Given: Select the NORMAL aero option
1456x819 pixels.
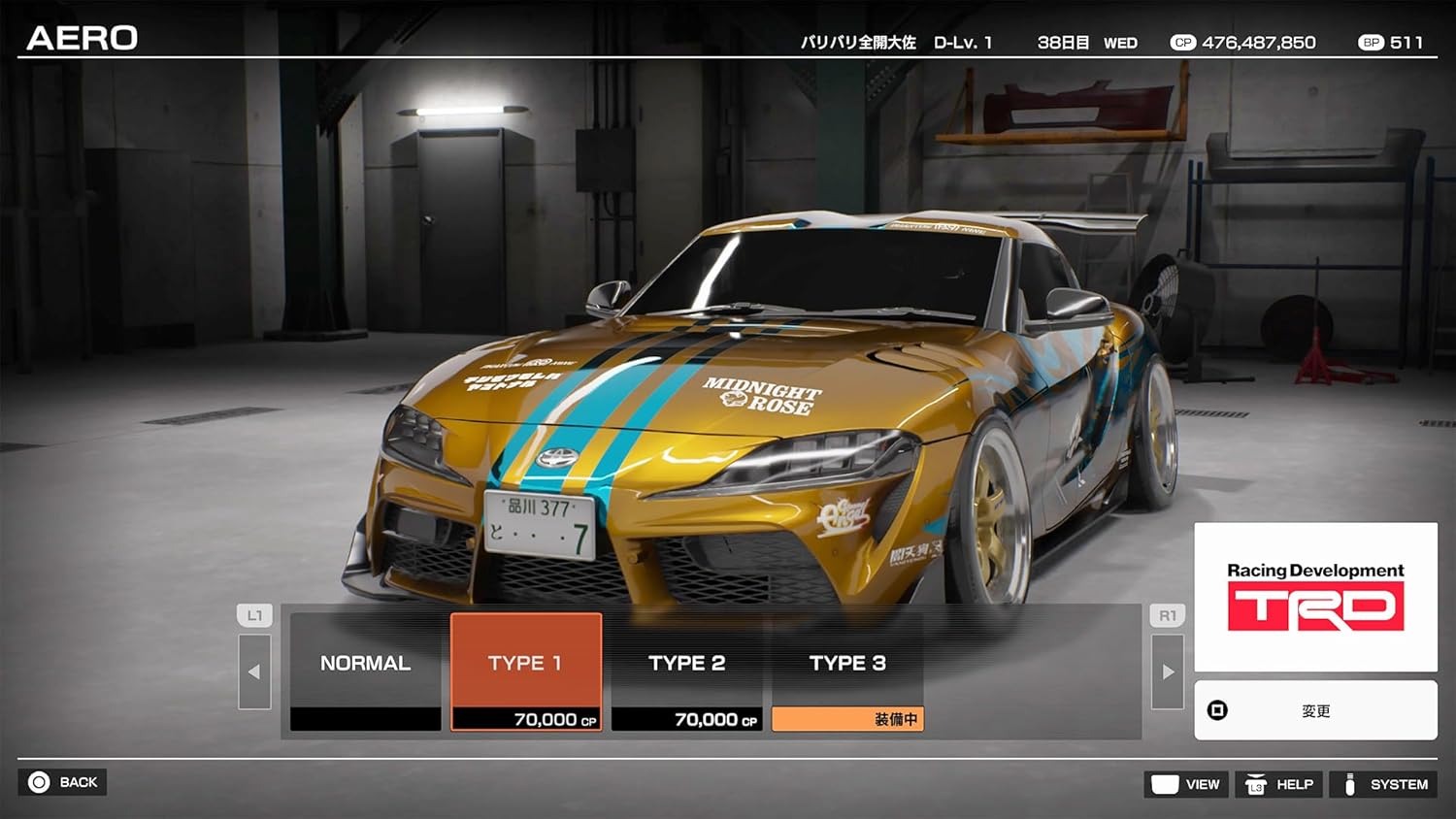Looking at the screenshot, I should tap(364, 663).
